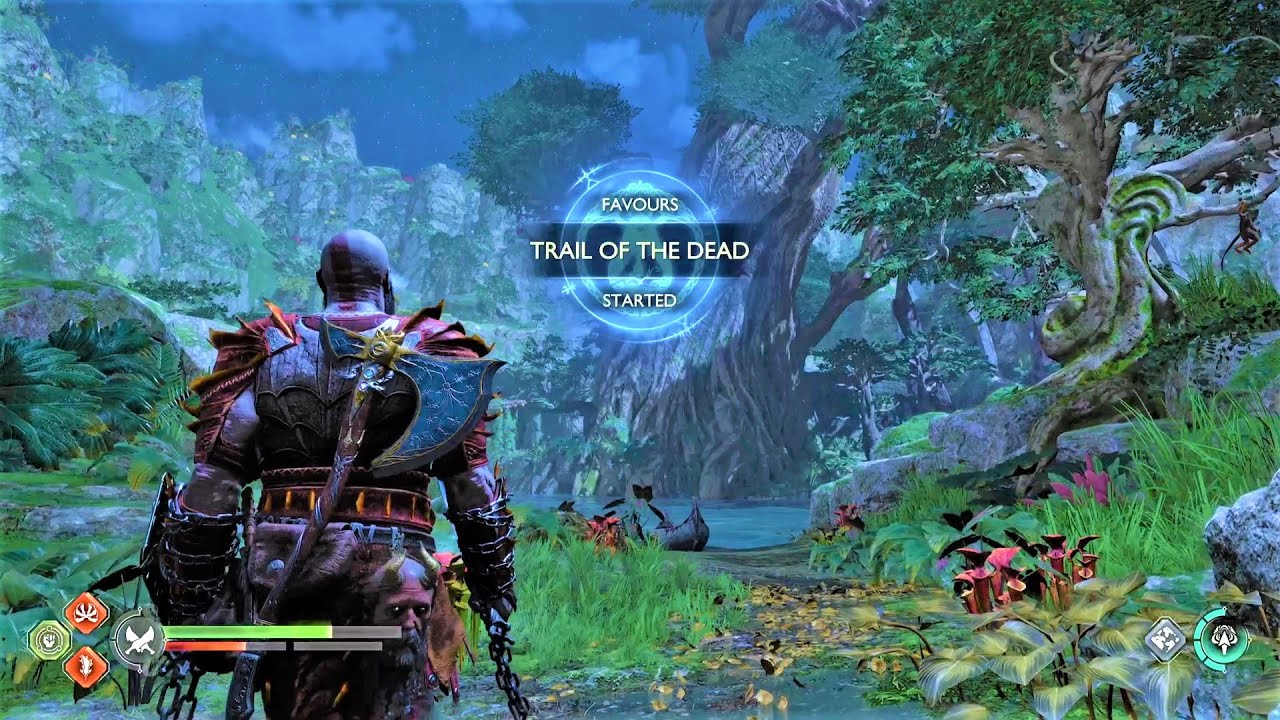Select the crossed-axes weapon icon
The image size is (1280, 720).
pos(139,637)
